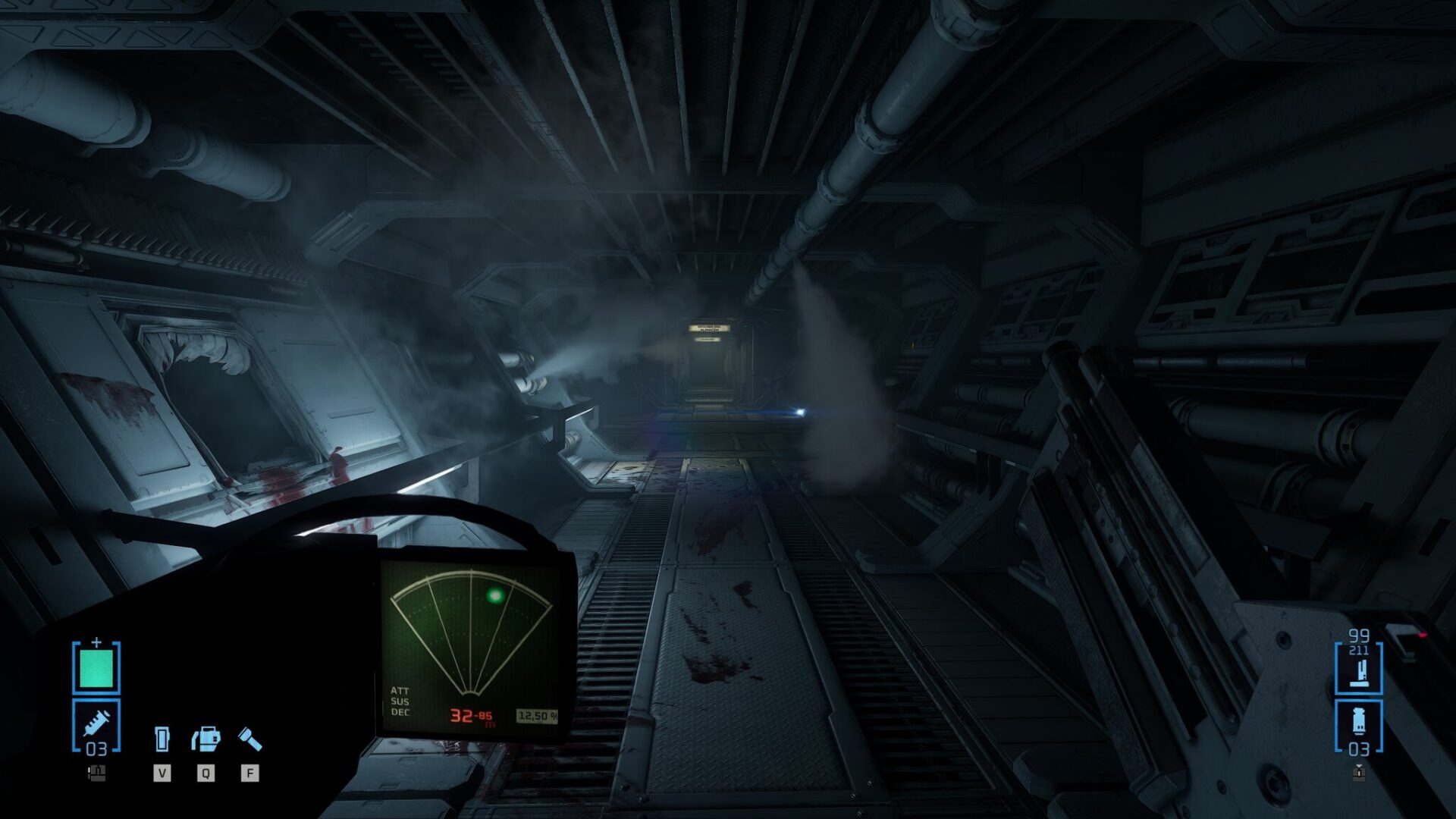Select the stim syringe slot
Viewport: 1456px width, 819px height.
click(96, 725)
